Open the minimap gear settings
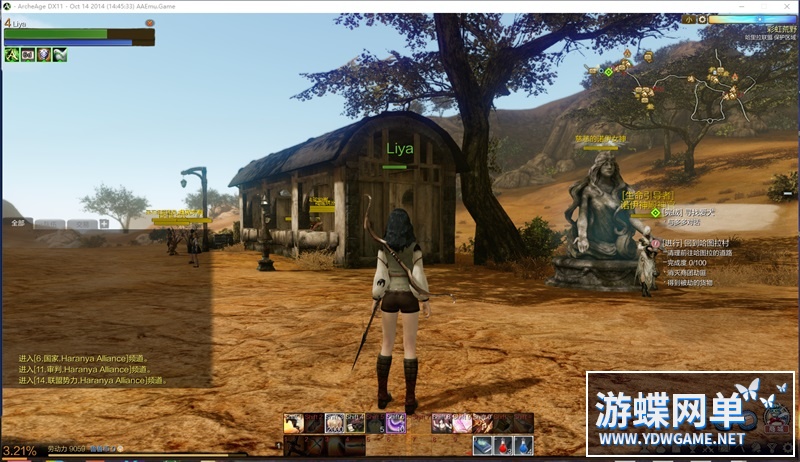The image size is (800, 462). click(x=702, y=19)
